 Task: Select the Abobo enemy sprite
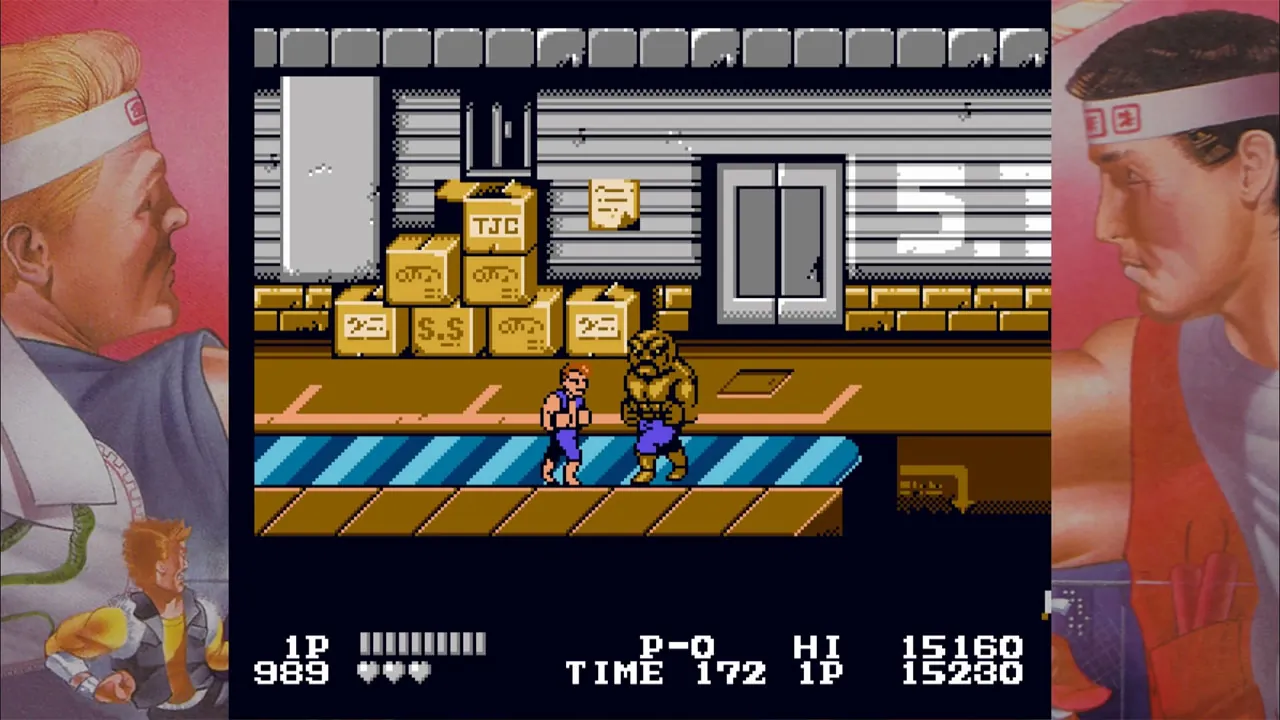pos(655,410)
